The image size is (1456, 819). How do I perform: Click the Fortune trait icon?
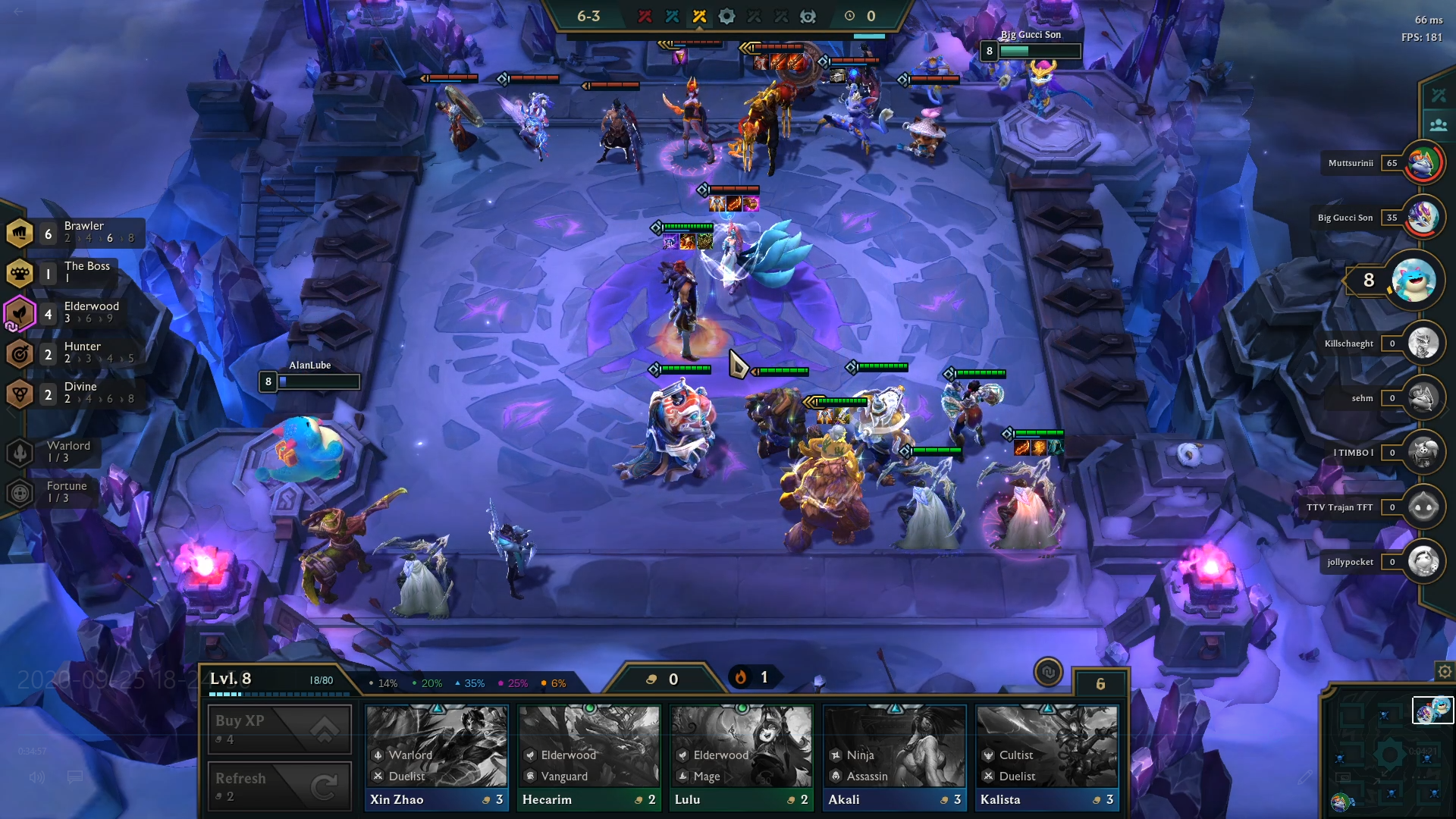[x=20, y=491]
